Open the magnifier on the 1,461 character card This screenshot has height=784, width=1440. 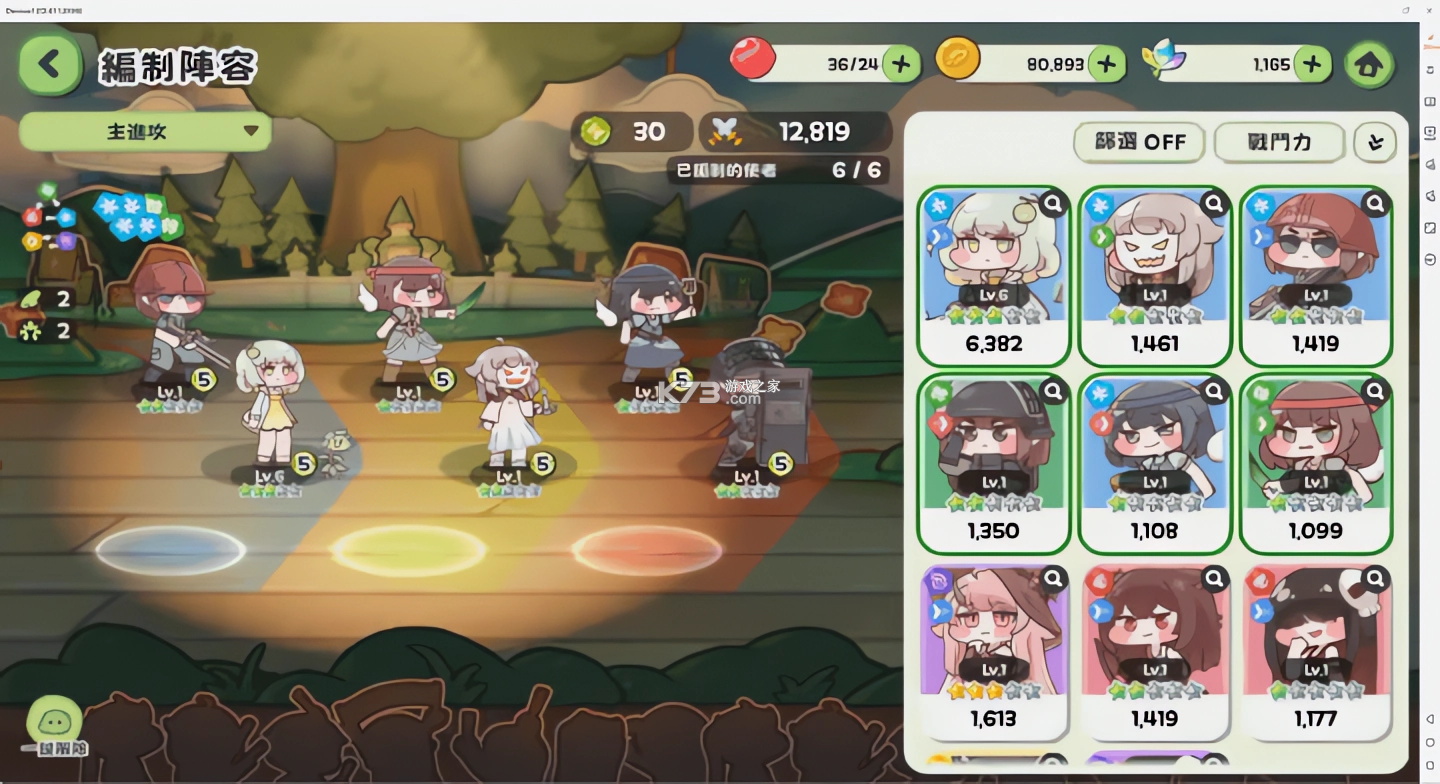[1213, 203]
